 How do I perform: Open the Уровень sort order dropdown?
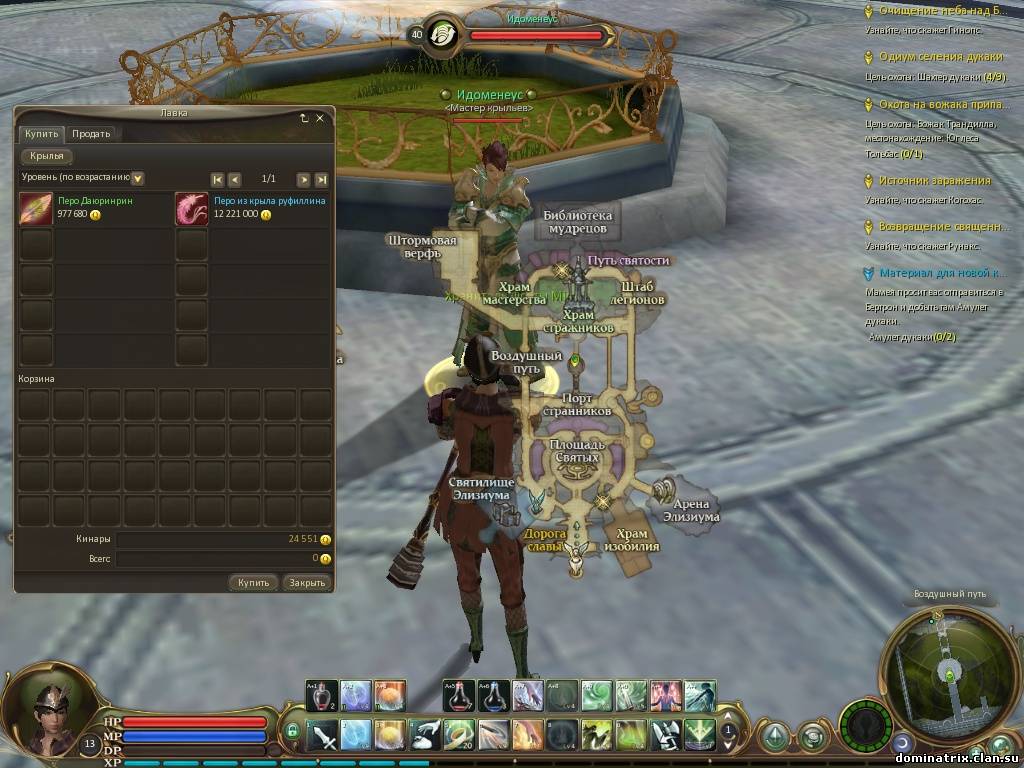(x=138, y=178)
